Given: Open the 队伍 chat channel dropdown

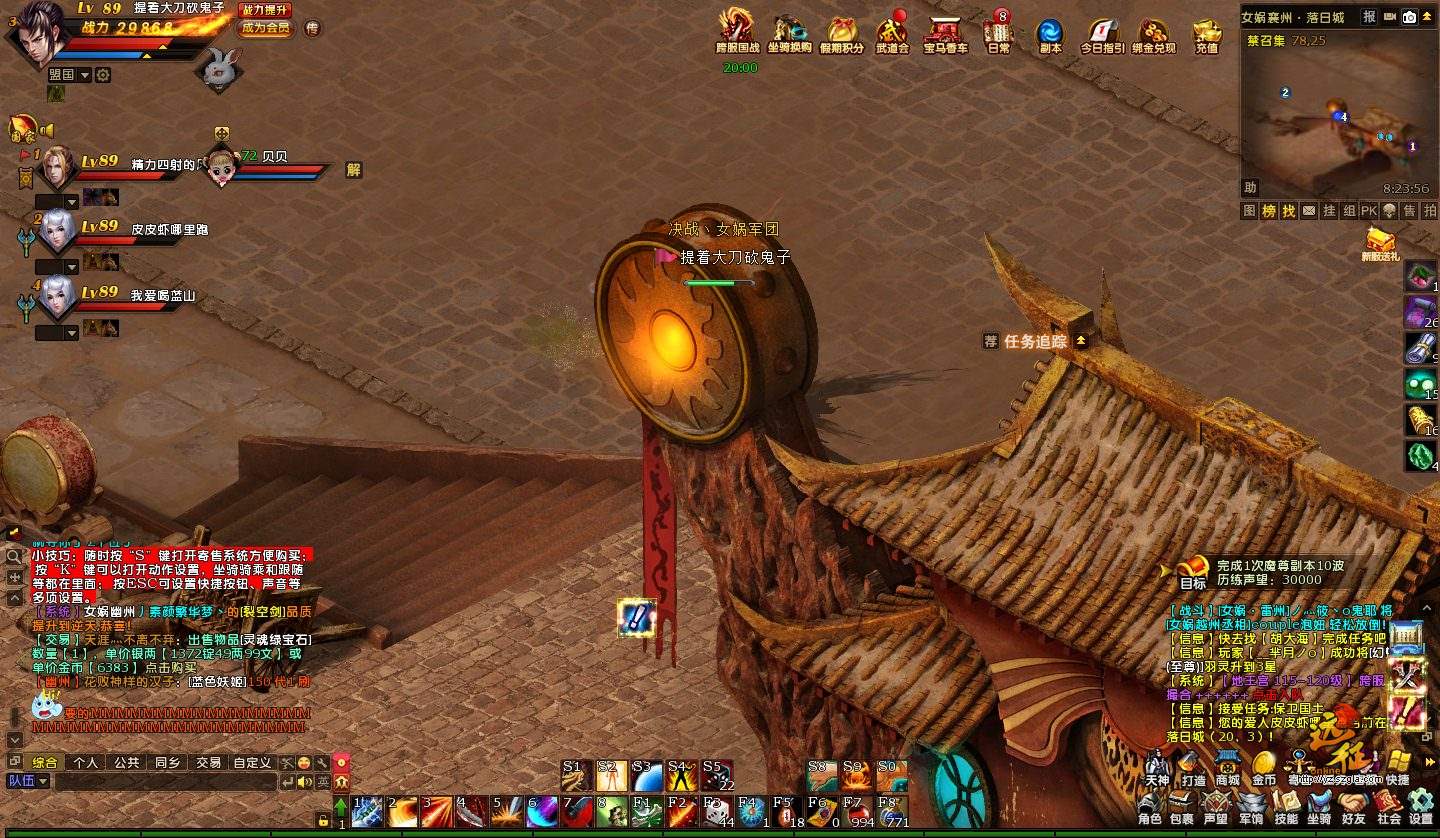Looking at the screenshot, I should coord(28,781).
